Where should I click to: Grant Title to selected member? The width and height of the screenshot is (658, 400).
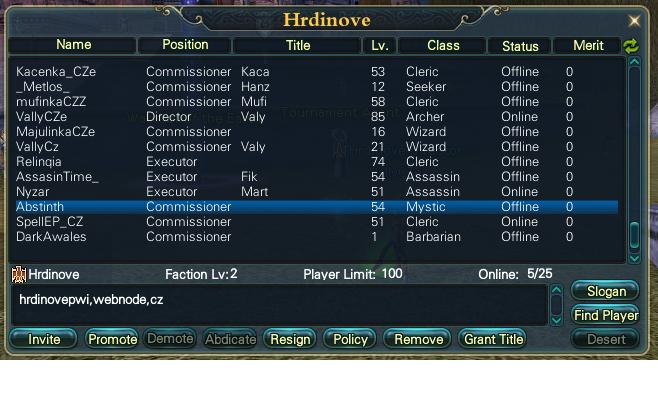pyautogui.click(x=494, y=339)
